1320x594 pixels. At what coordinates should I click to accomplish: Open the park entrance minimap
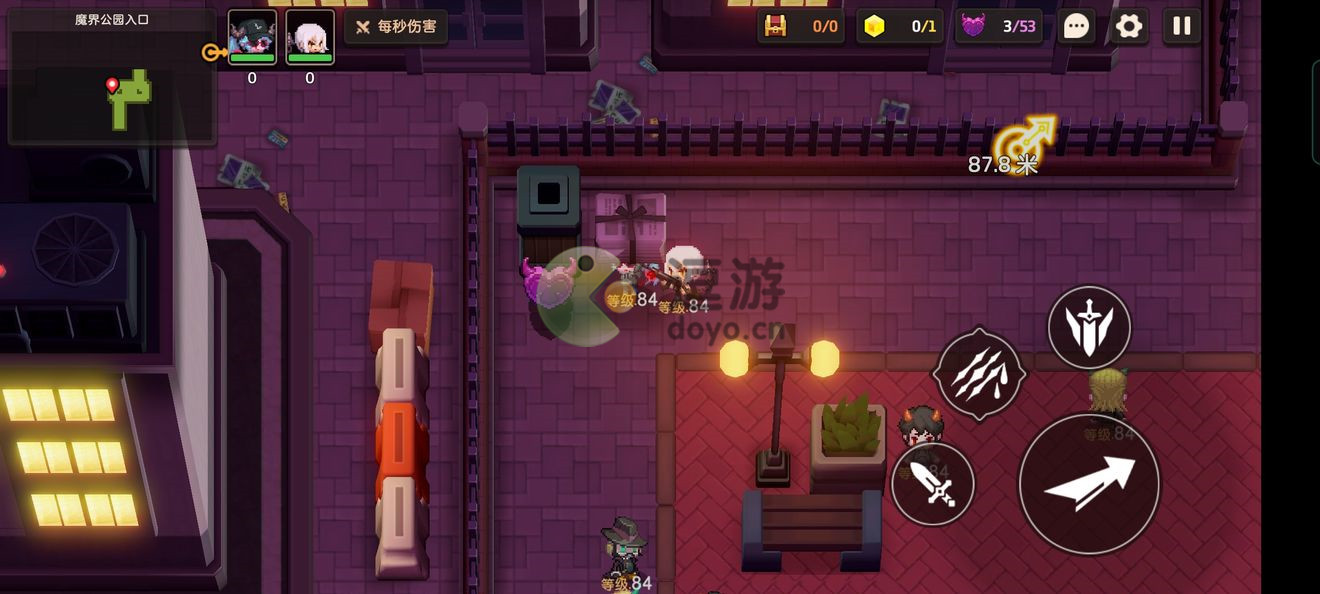112,78
